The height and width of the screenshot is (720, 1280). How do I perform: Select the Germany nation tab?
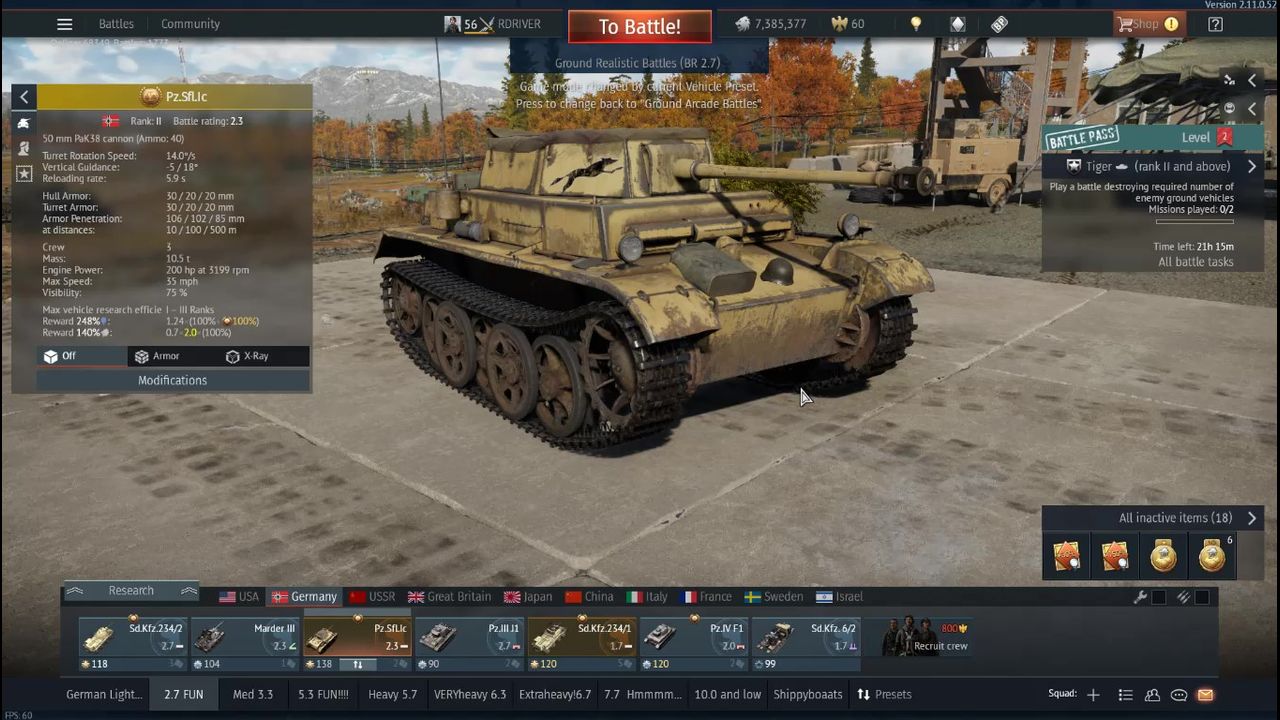pyautogui.click(x=304, y=597)
